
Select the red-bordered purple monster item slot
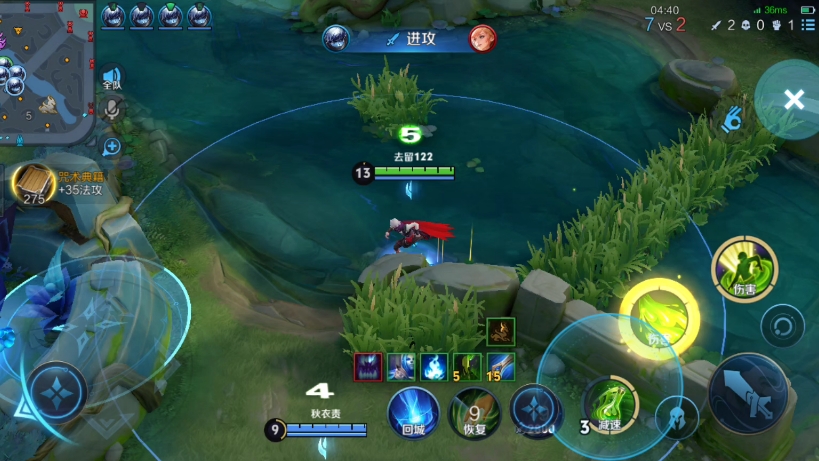368,367
